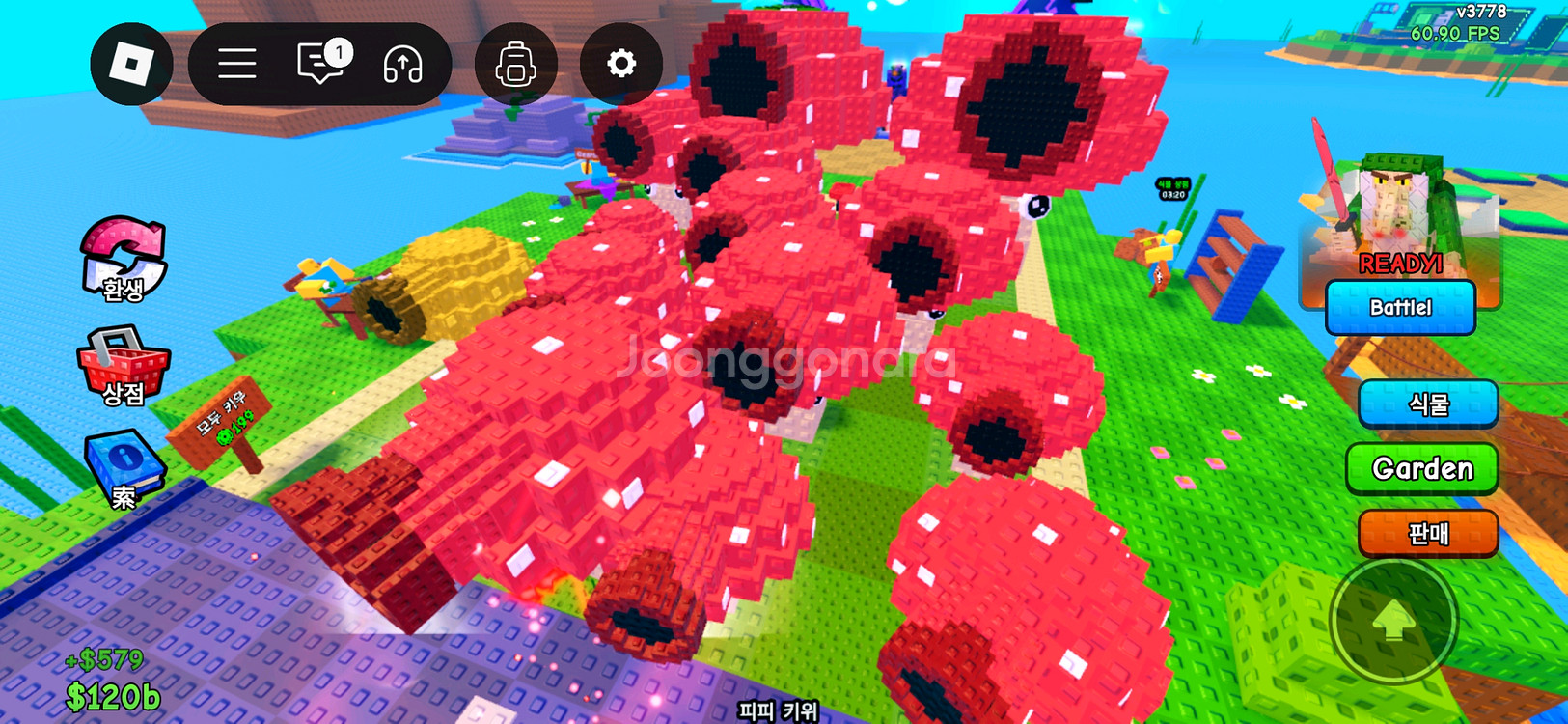Open the blue info book index
The height and width of the screenshot is (724, 1568).
pyautogui.click(x=124, y=469)
